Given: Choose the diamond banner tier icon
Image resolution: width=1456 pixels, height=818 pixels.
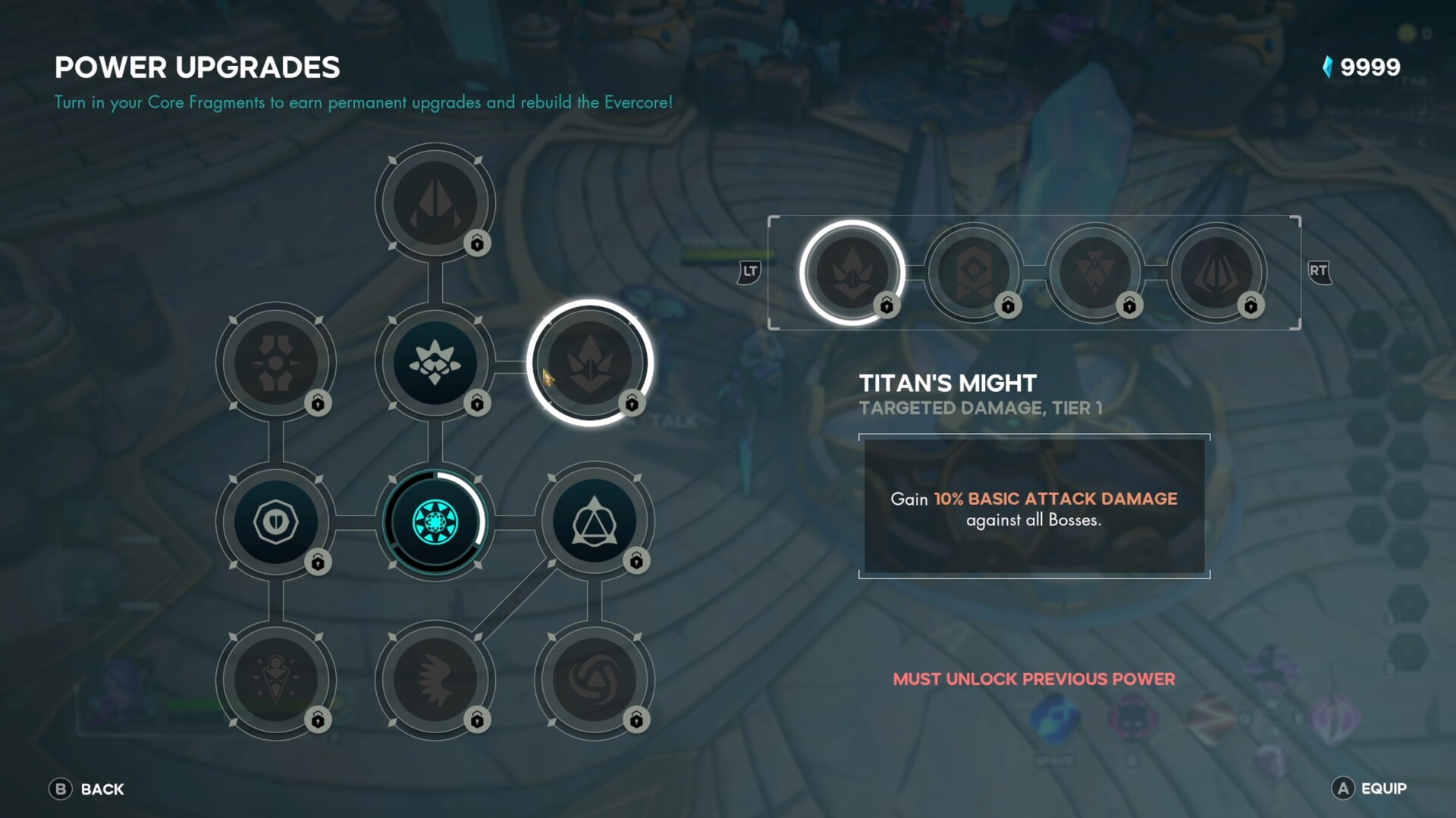Looking at the screenshot, I should coord(974,272).
